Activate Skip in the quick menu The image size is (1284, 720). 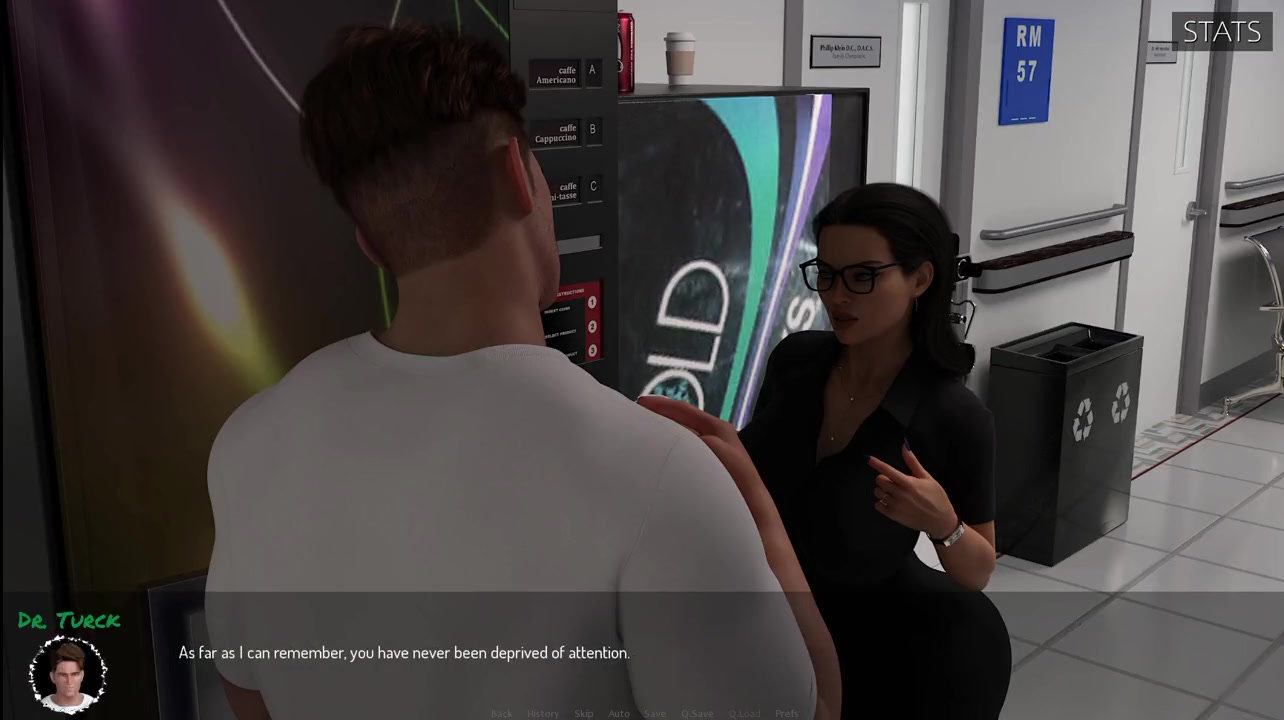click(x=583, y=713)
